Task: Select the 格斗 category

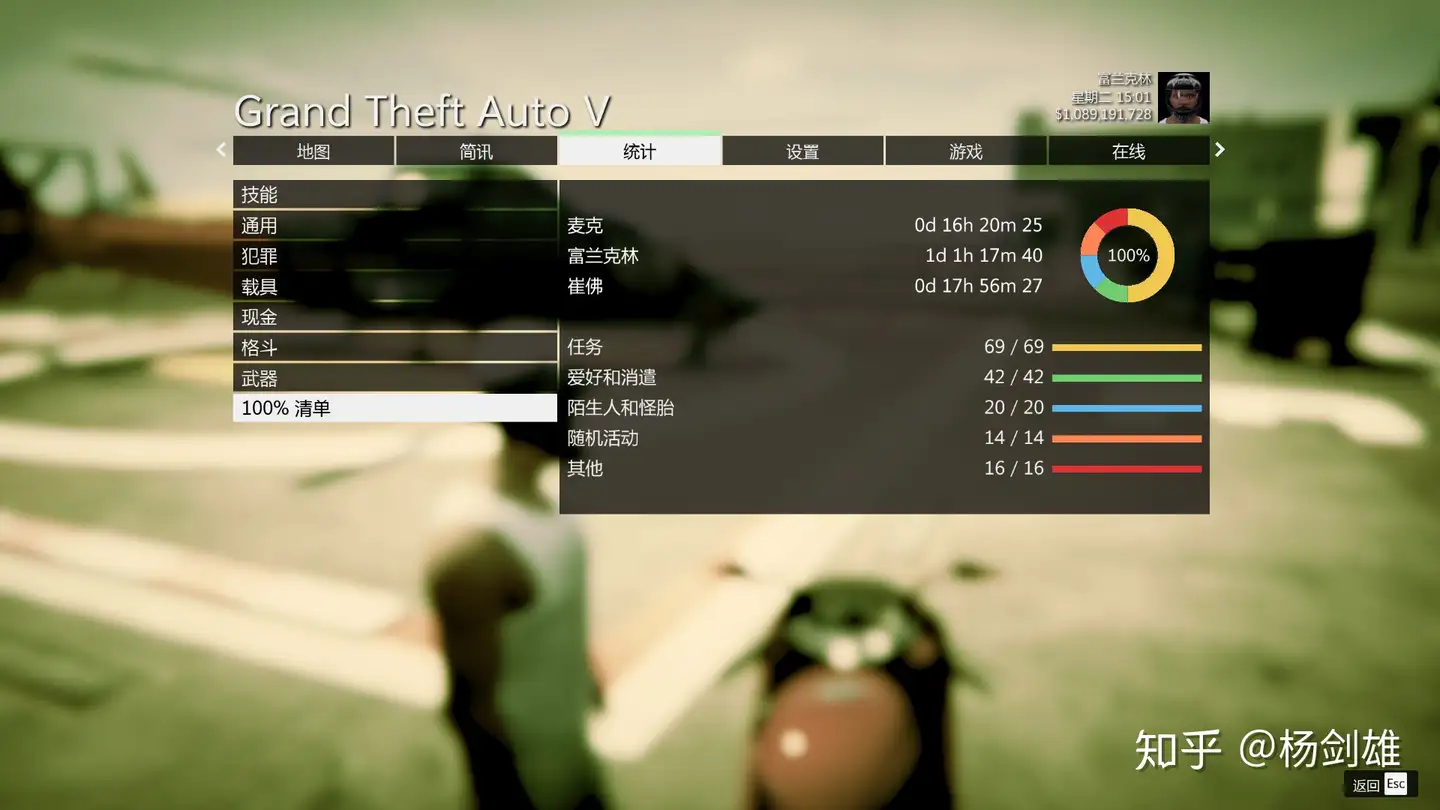Action: [394, 347]
